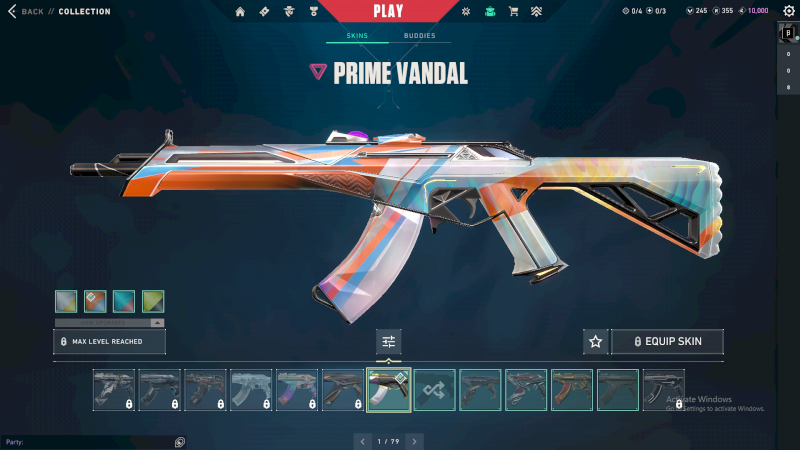Viewport: 800px width, 450px height.
Task: Select the orange and blue variant swatch
Action: pyautogui.click(x=95, y=301)
